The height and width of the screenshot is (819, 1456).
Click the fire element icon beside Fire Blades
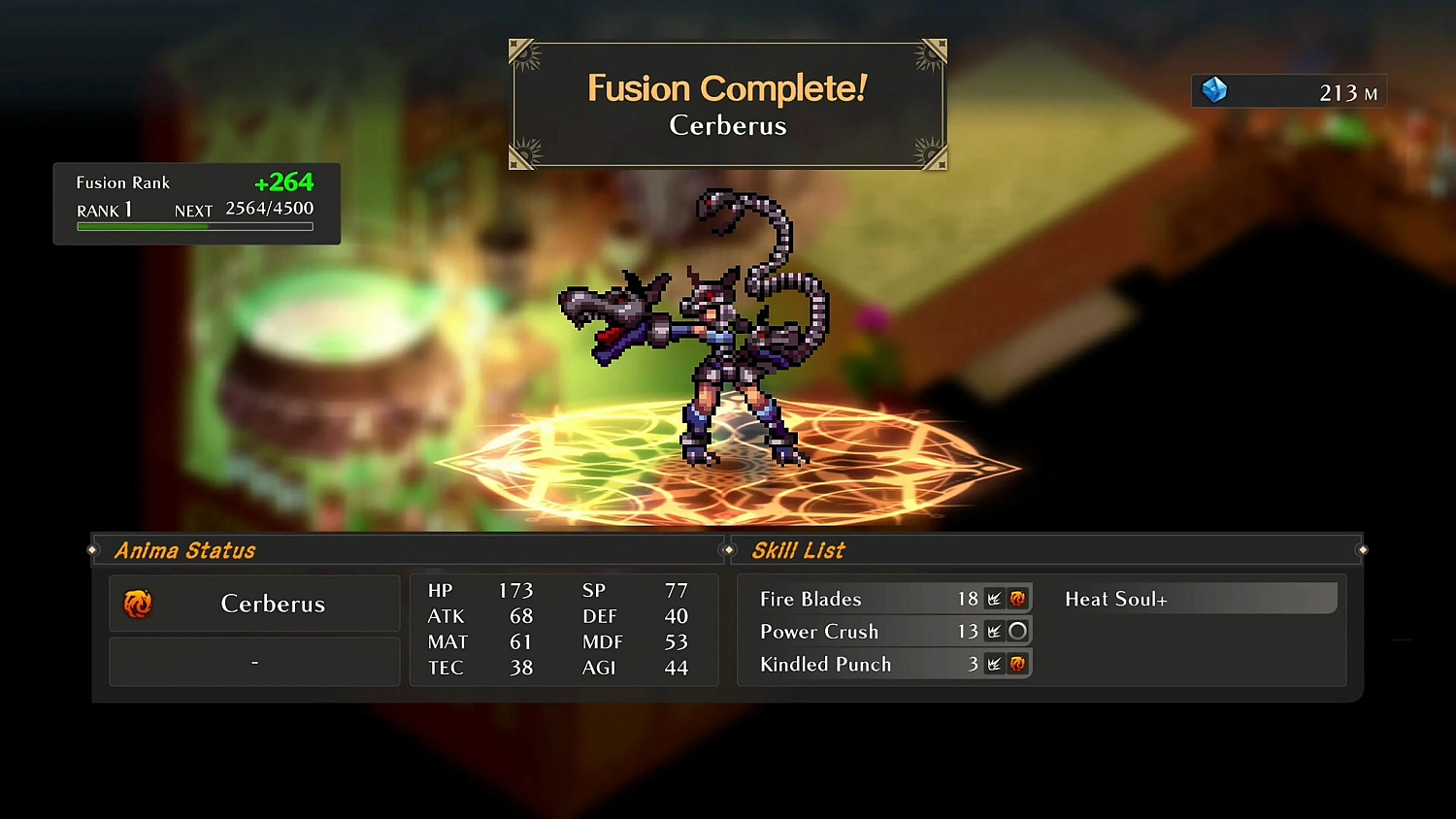click(1017, 599)
